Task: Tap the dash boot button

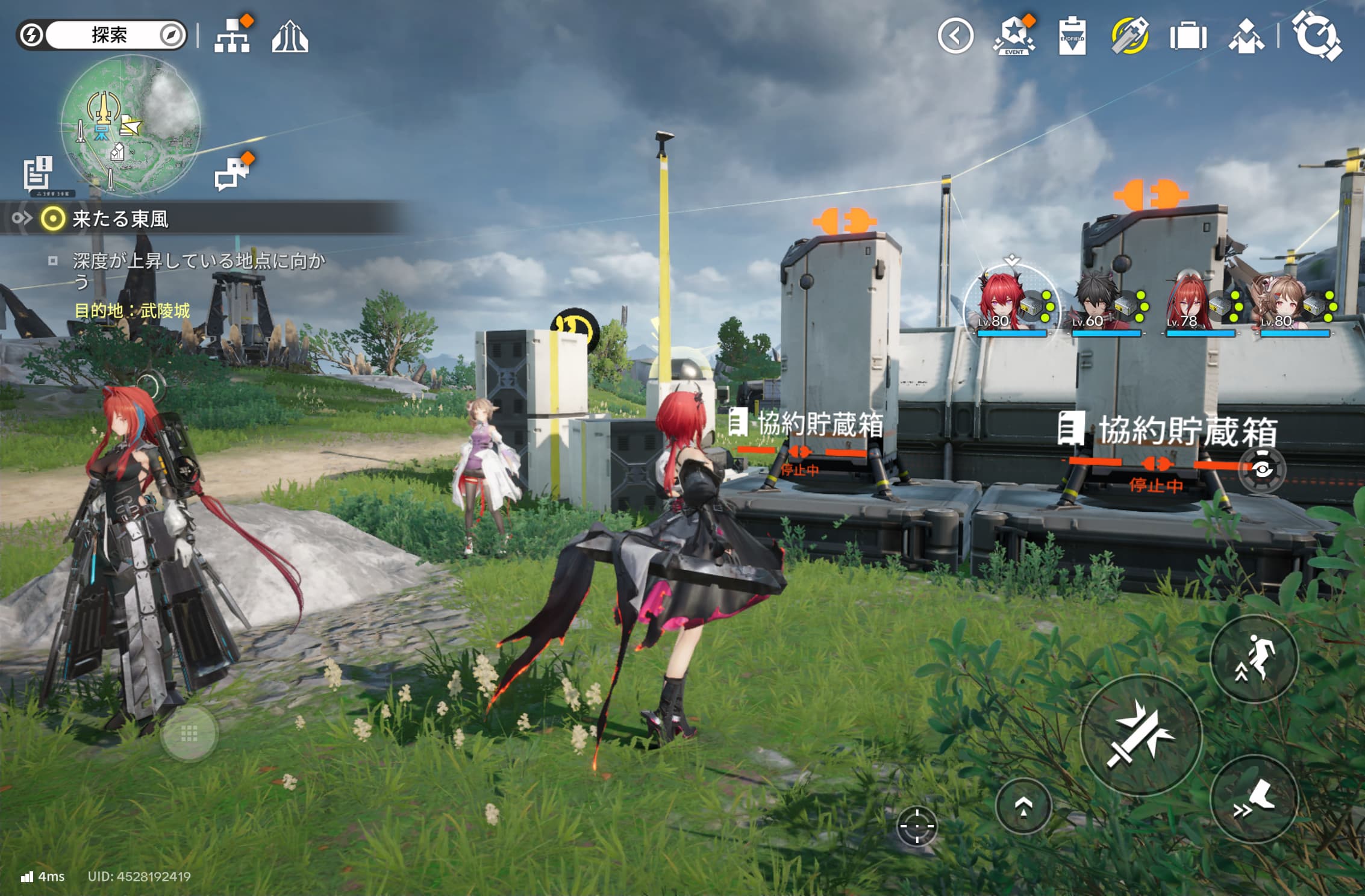Action: pyautogui.click(x=1254, y=799)
